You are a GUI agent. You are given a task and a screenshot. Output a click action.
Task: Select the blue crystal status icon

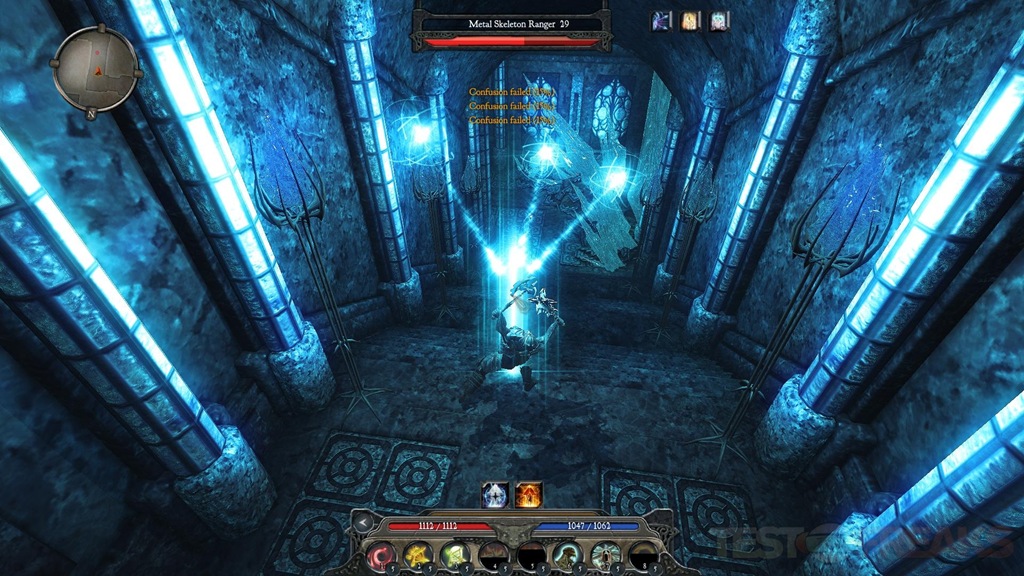point(494,494)
